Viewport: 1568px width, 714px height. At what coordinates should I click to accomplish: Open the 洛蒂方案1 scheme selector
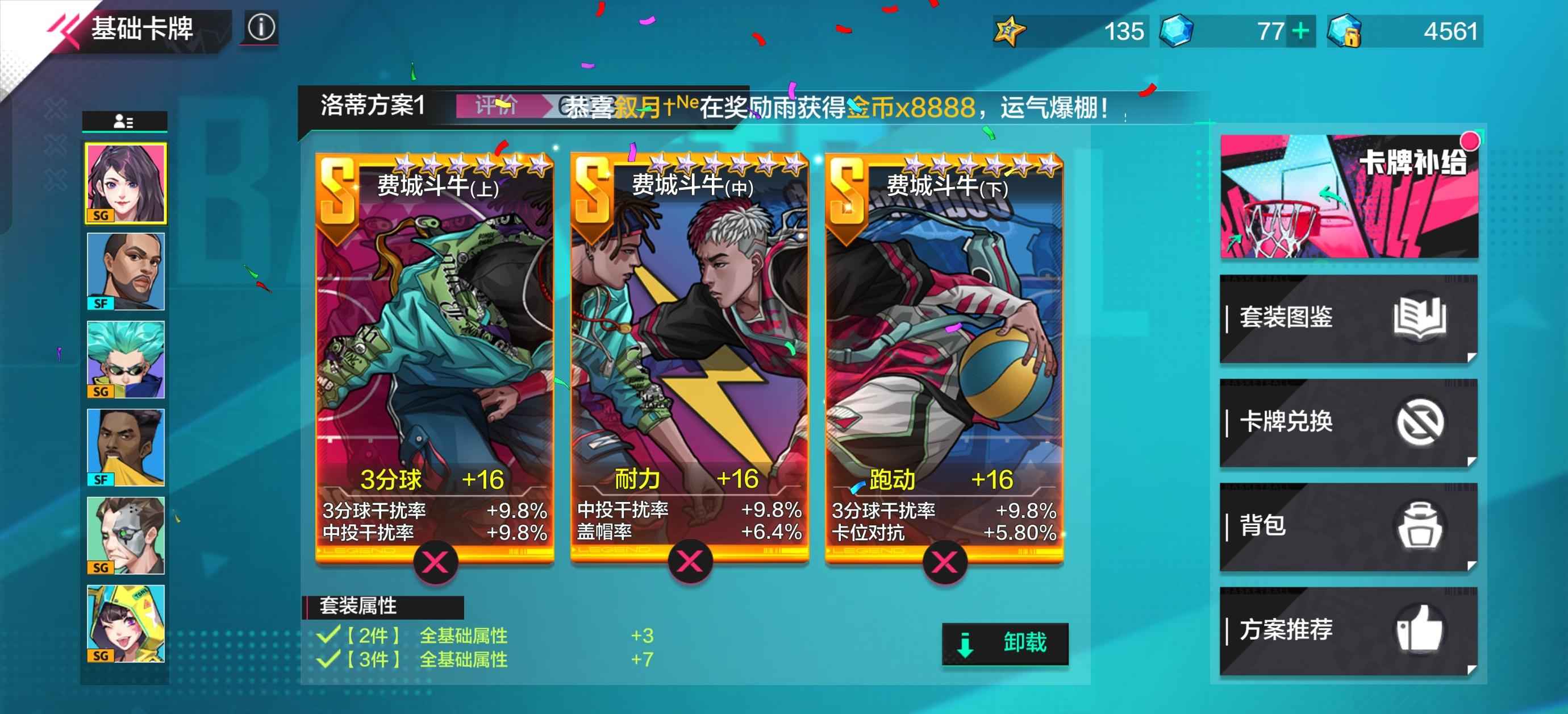tap(370, 105)
